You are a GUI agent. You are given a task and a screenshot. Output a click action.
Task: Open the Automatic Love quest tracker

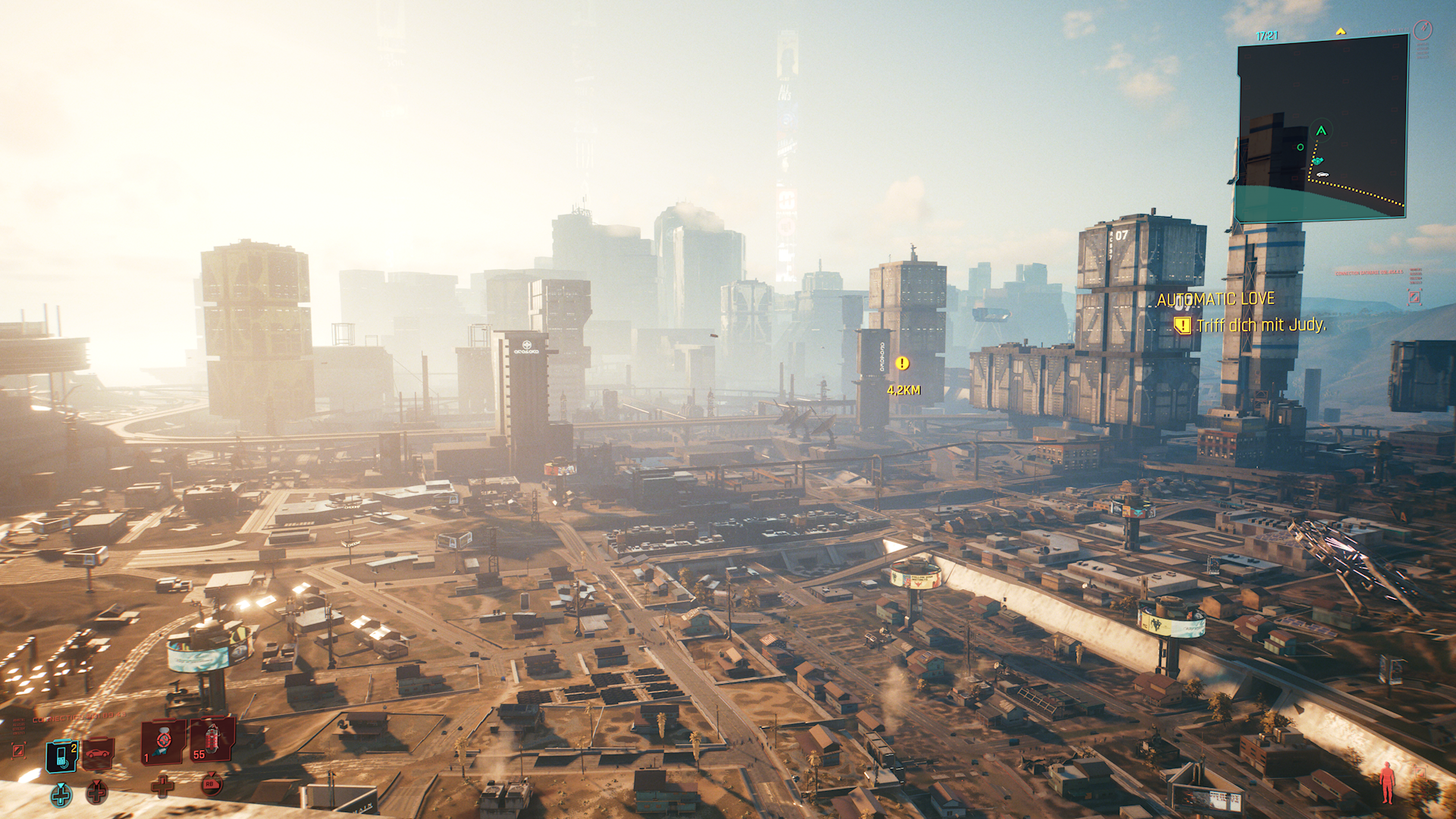(x=1216, y=300)
